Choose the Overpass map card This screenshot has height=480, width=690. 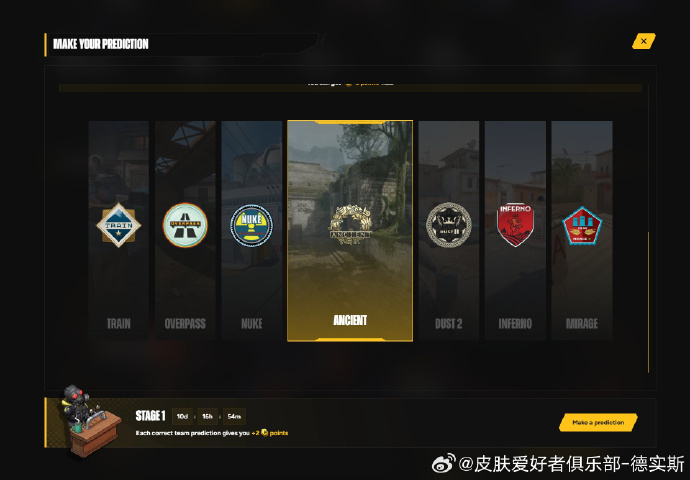tap(185, 230)
